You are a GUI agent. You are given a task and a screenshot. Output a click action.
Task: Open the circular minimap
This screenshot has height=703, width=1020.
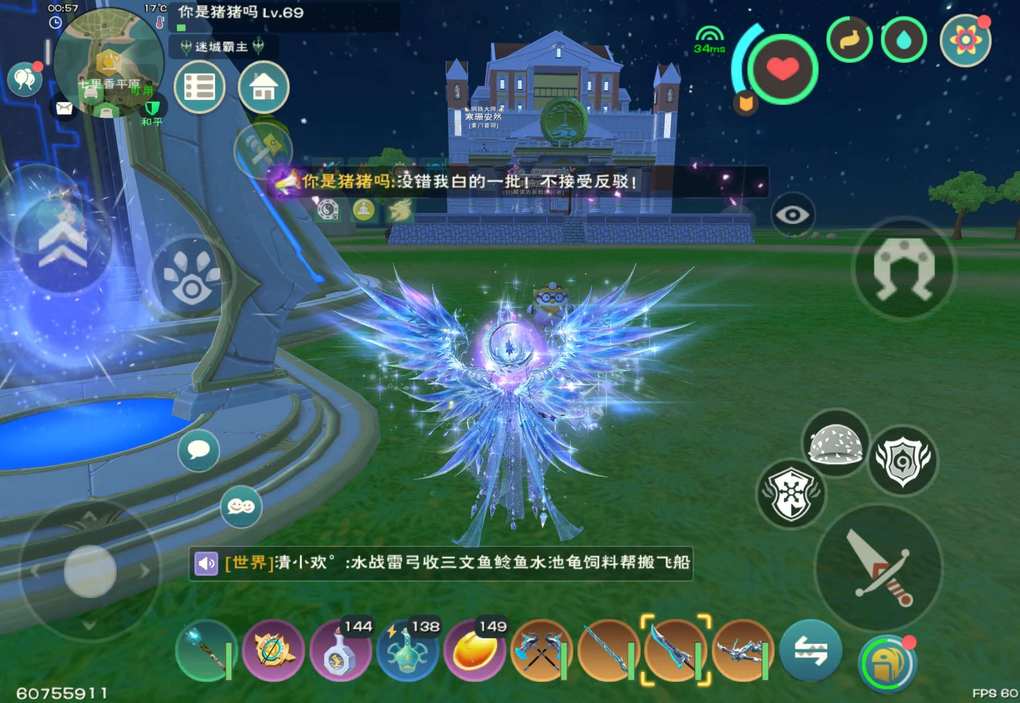(108, 62)
